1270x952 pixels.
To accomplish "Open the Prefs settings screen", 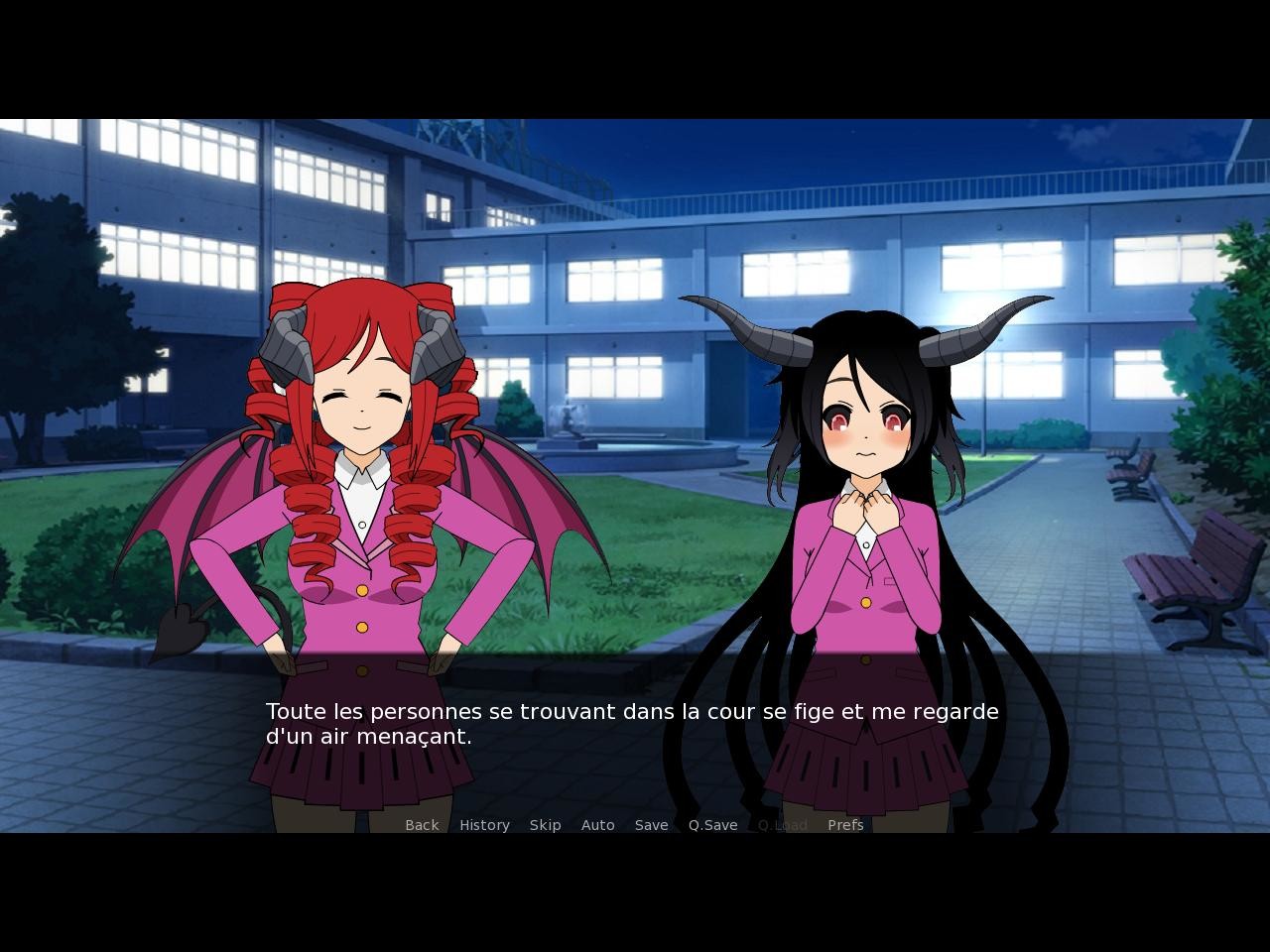I will click(845, 824).
